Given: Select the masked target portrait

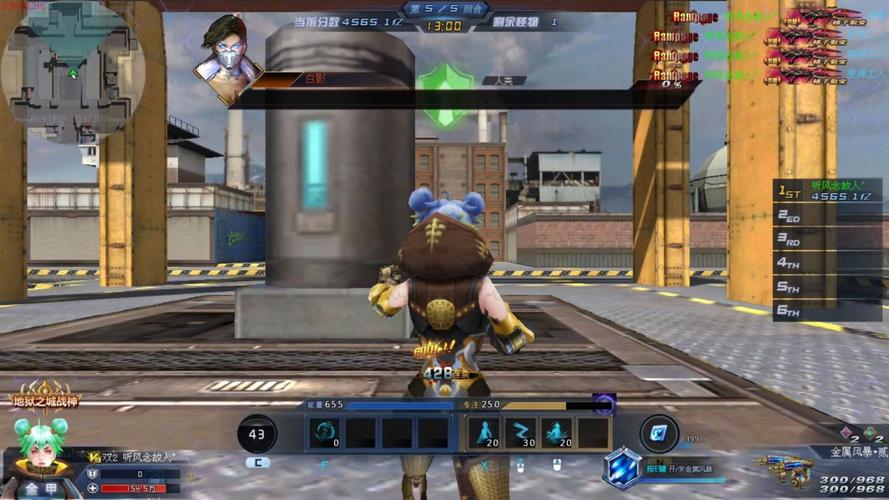Looking at the screenshot, I should [228, 57].
